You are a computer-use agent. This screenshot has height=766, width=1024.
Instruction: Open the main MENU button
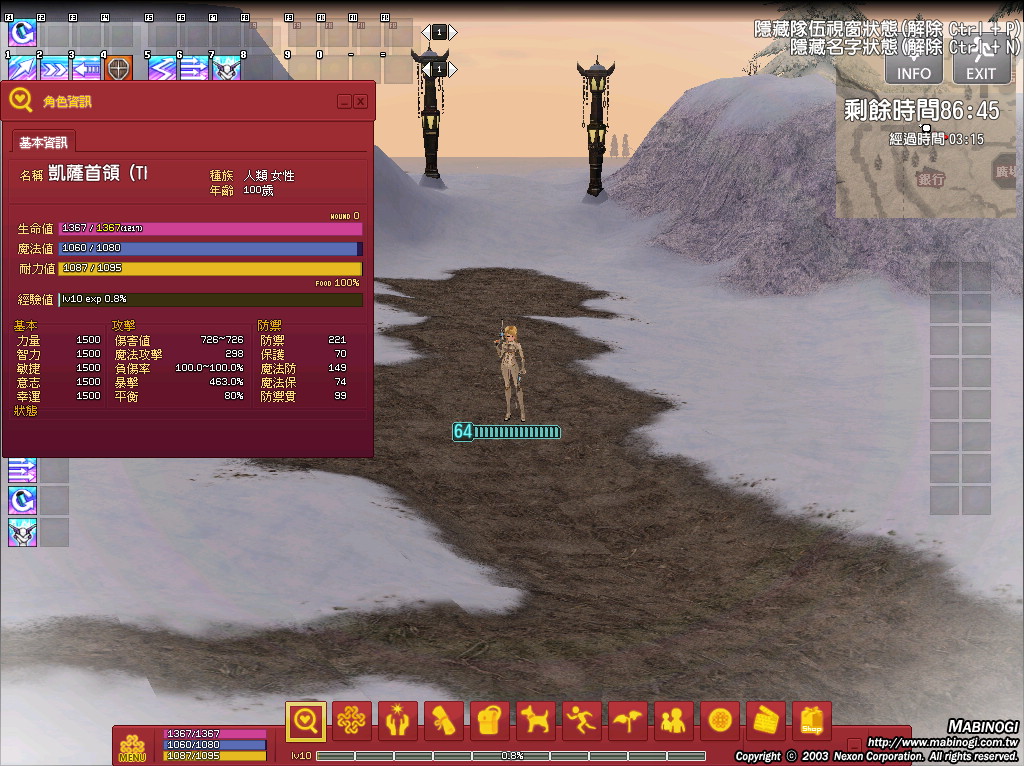(132, 747)
